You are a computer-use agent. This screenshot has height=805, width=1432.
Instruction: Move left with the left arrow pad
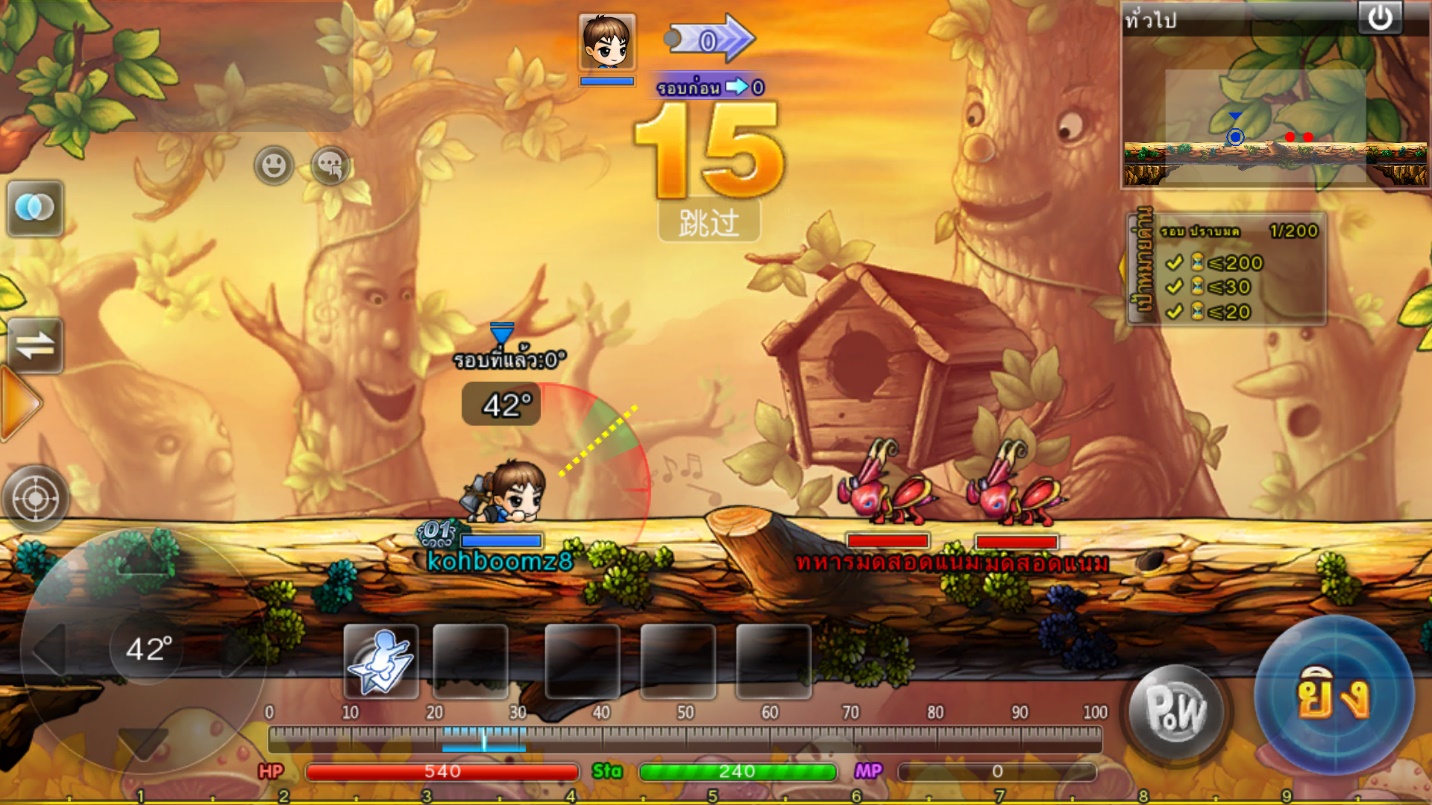48,651
